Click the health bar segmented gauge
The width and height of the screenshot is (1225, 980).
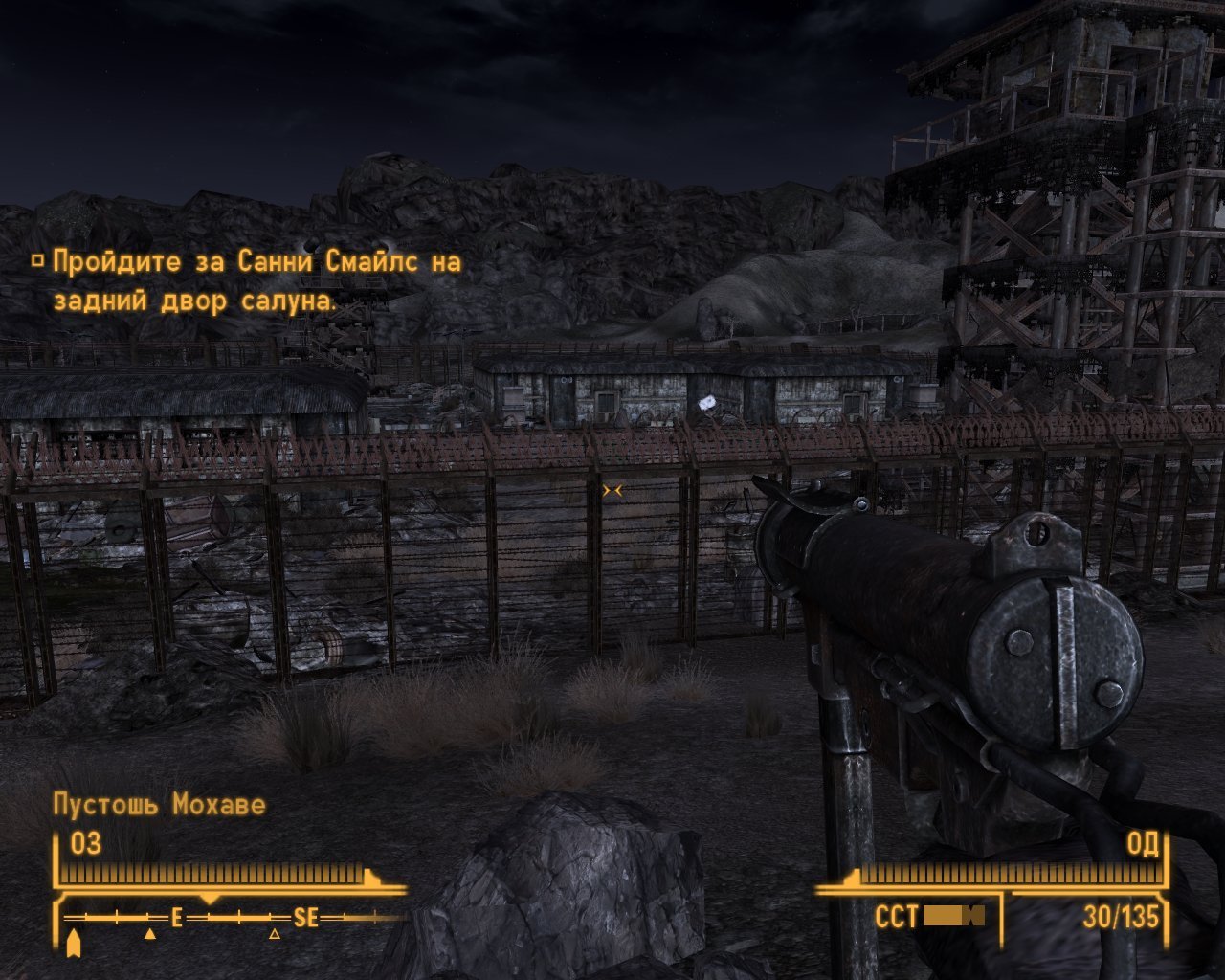211,874
